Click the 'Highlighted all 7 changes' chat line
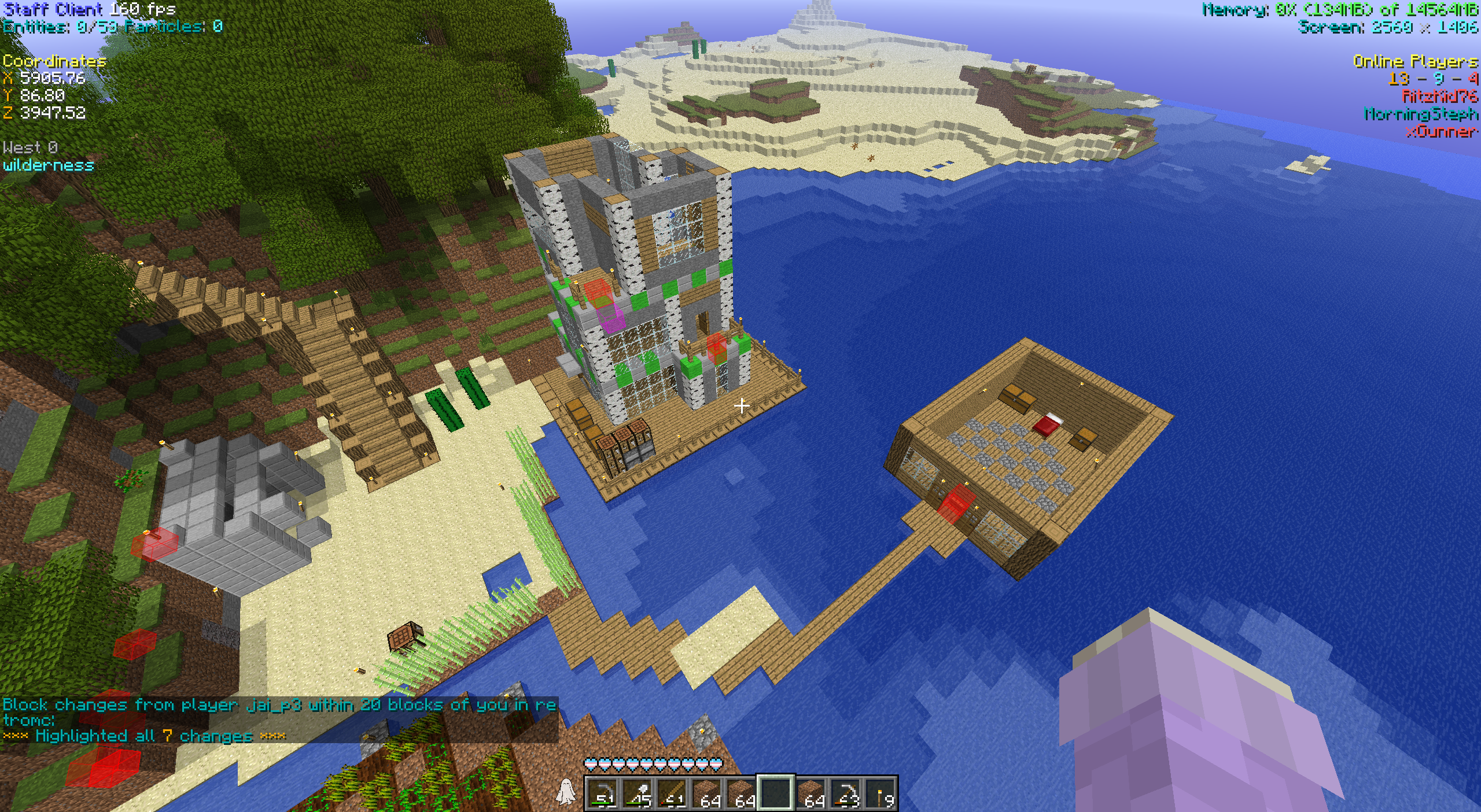Screen dimensions: 1481x812 pos(144,736)
